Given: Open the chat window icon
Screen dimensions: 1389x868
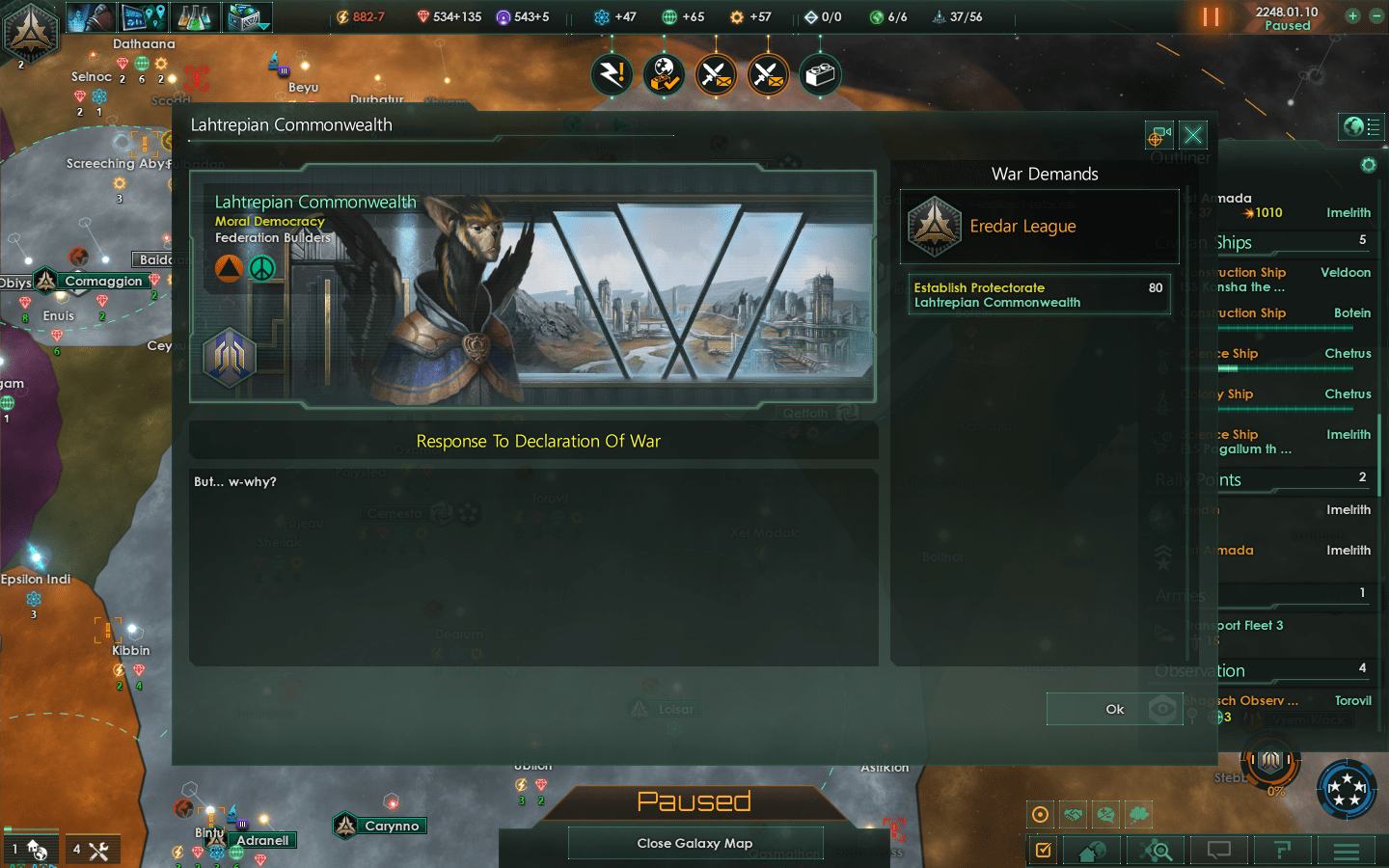Looking at the screenshot, I should [x=1218, y=850].
